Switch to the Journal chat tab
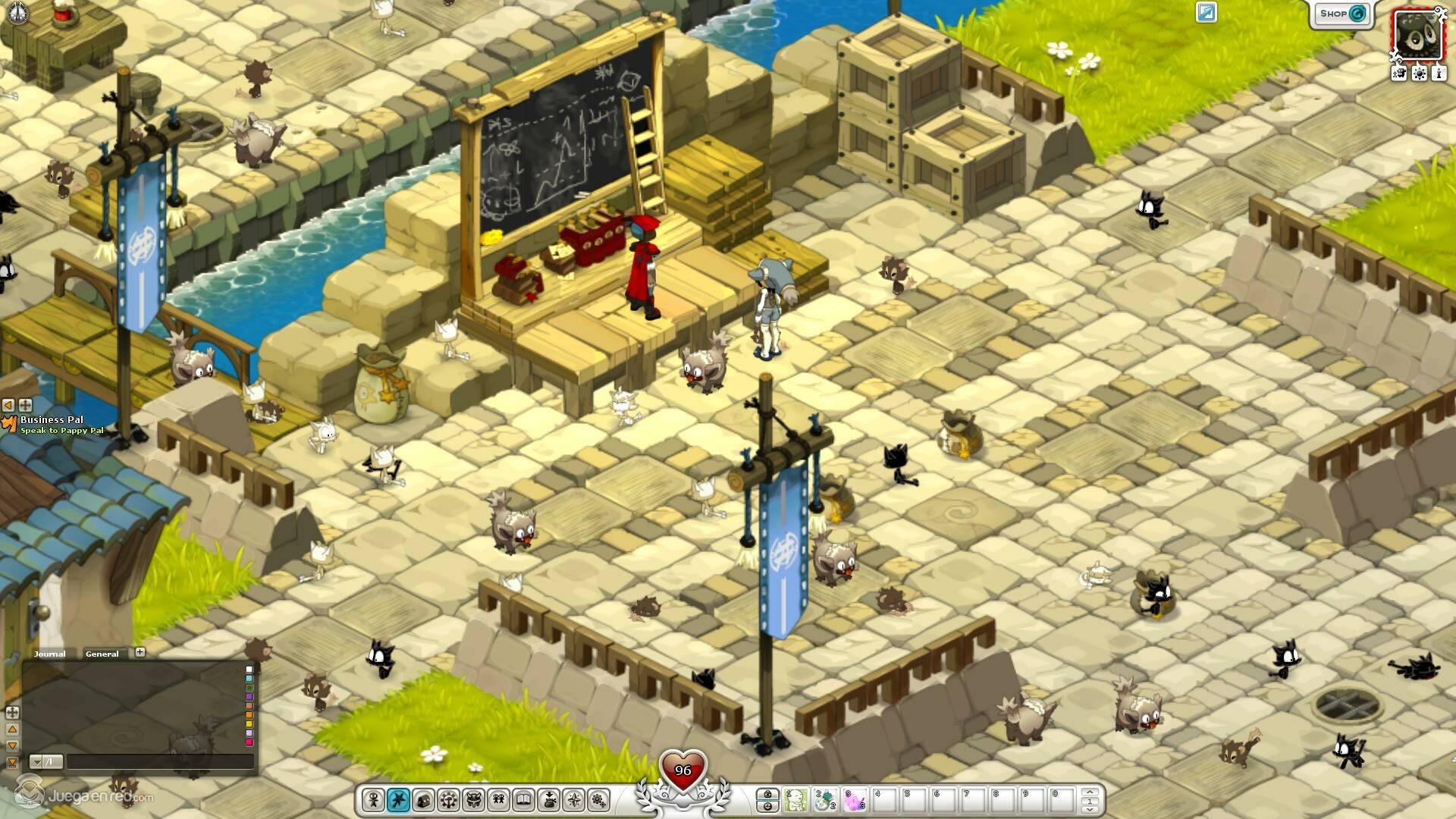Screen dimensions: 1456x819 point(50,654)
